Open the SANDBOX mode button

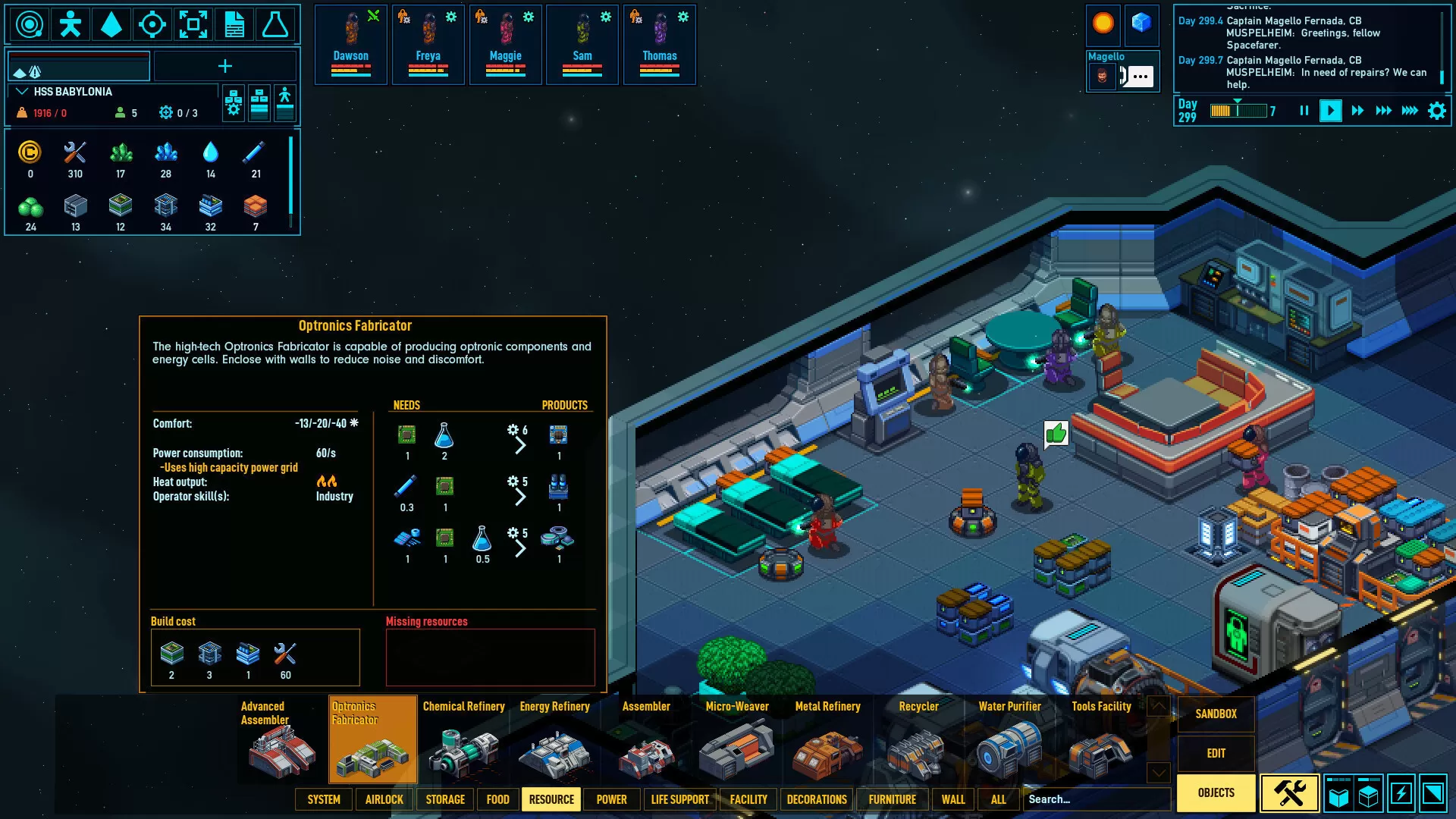pyautogui.click(x=1216, y=714)
